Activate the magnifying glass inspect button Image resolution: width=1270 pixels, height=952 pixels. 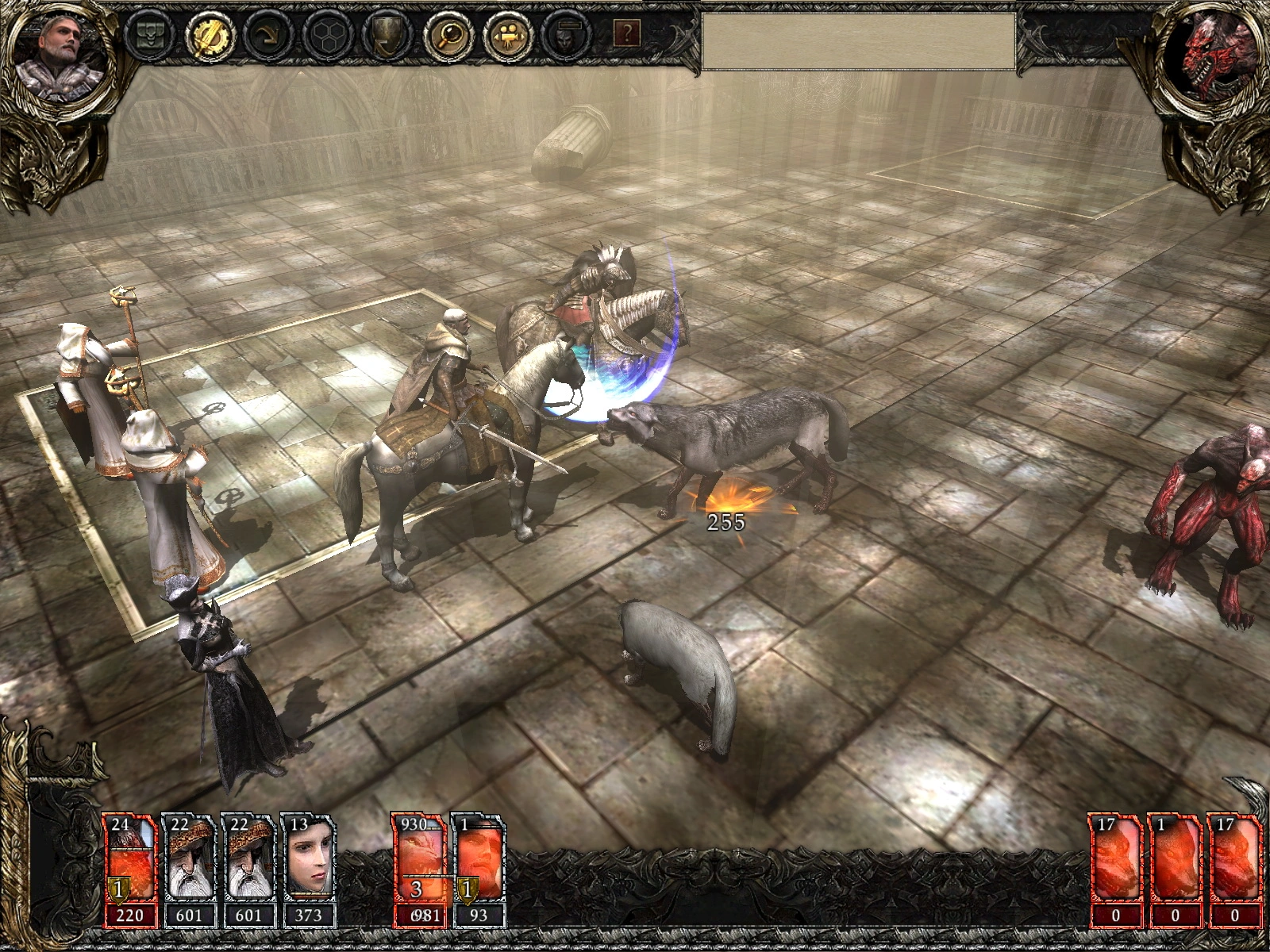[x=444, y=34]
